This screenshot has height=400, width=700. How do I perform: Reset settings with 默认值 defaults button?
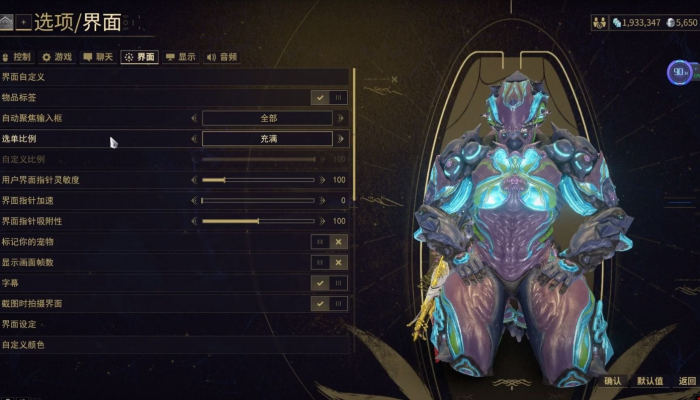click(x=649, y=381)
